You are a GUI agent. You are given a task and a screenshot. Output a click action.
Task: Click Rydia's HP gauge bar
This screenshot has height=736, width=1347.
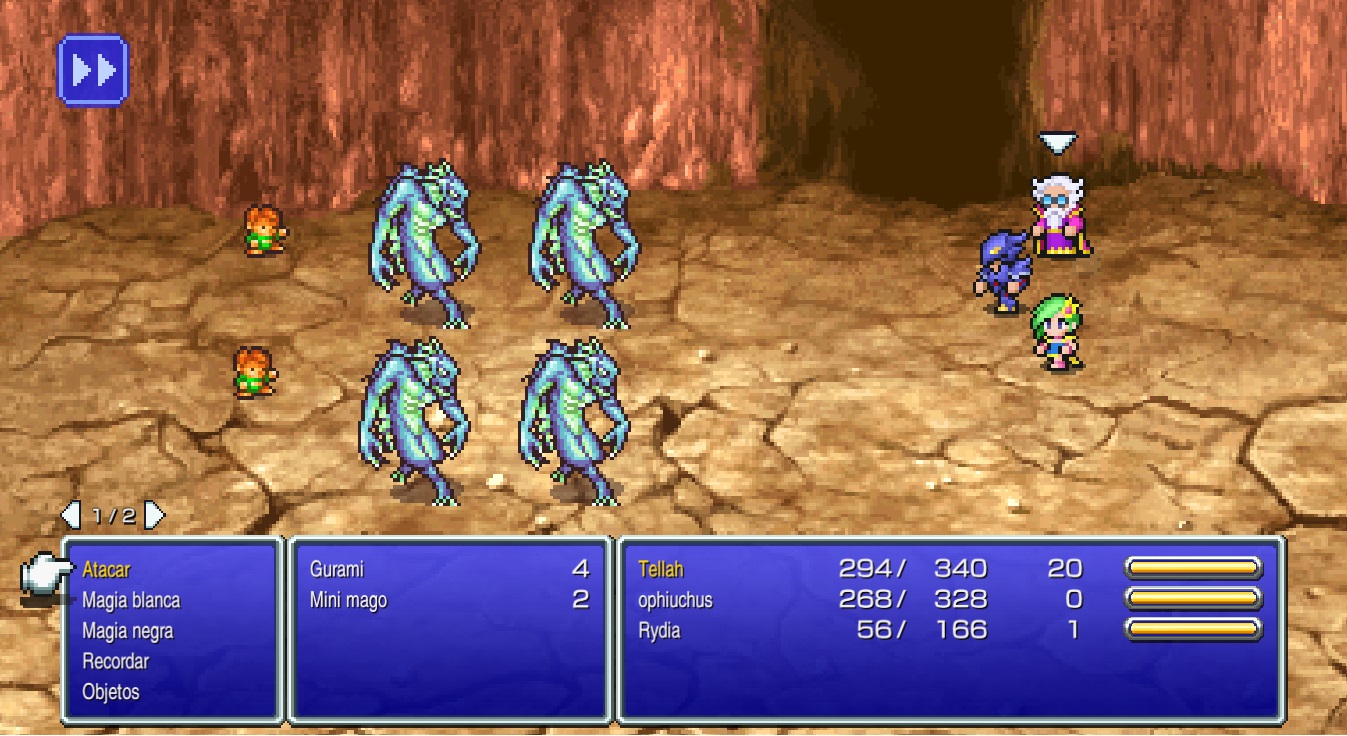click(1193, 629)
